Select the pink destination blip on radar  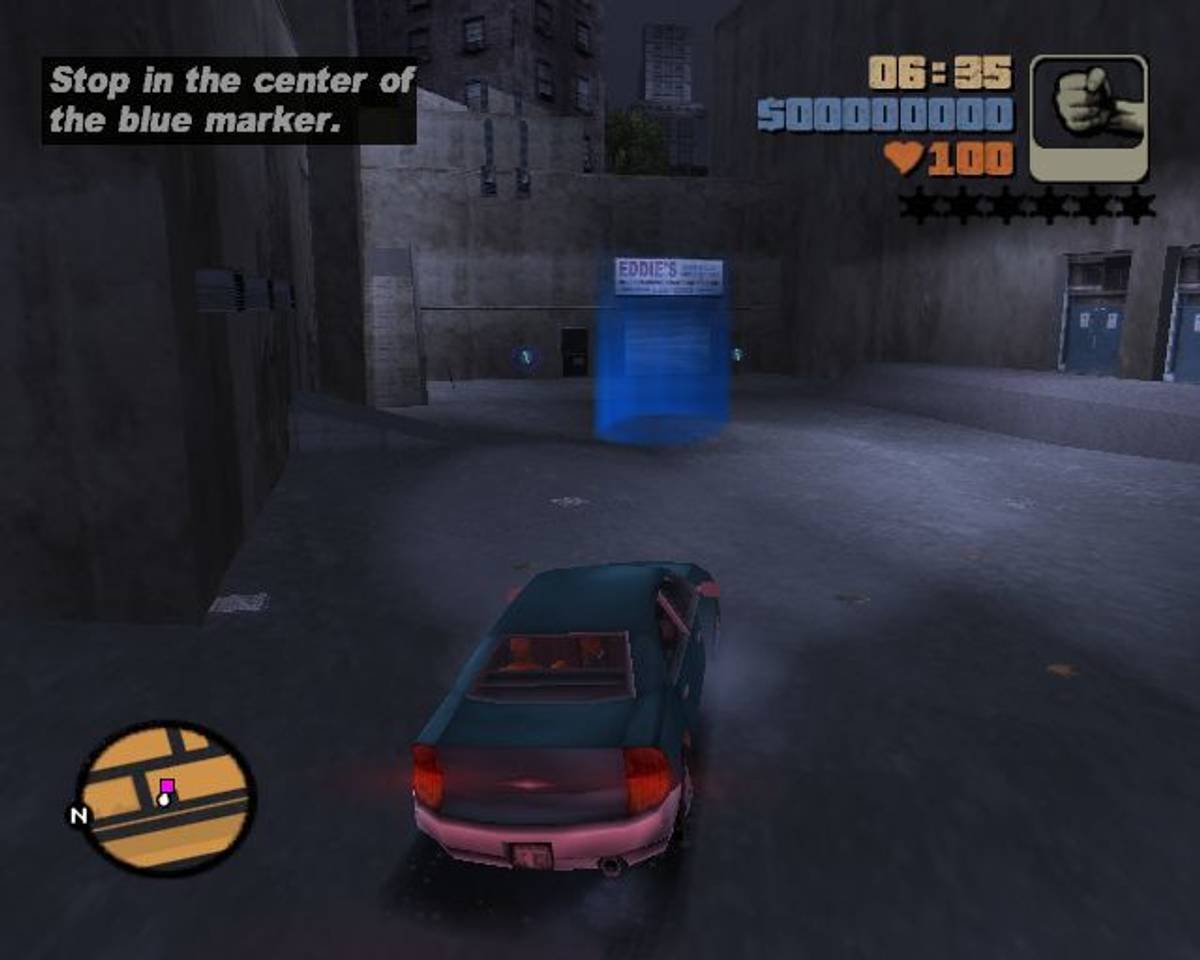[x=167, y=786]
